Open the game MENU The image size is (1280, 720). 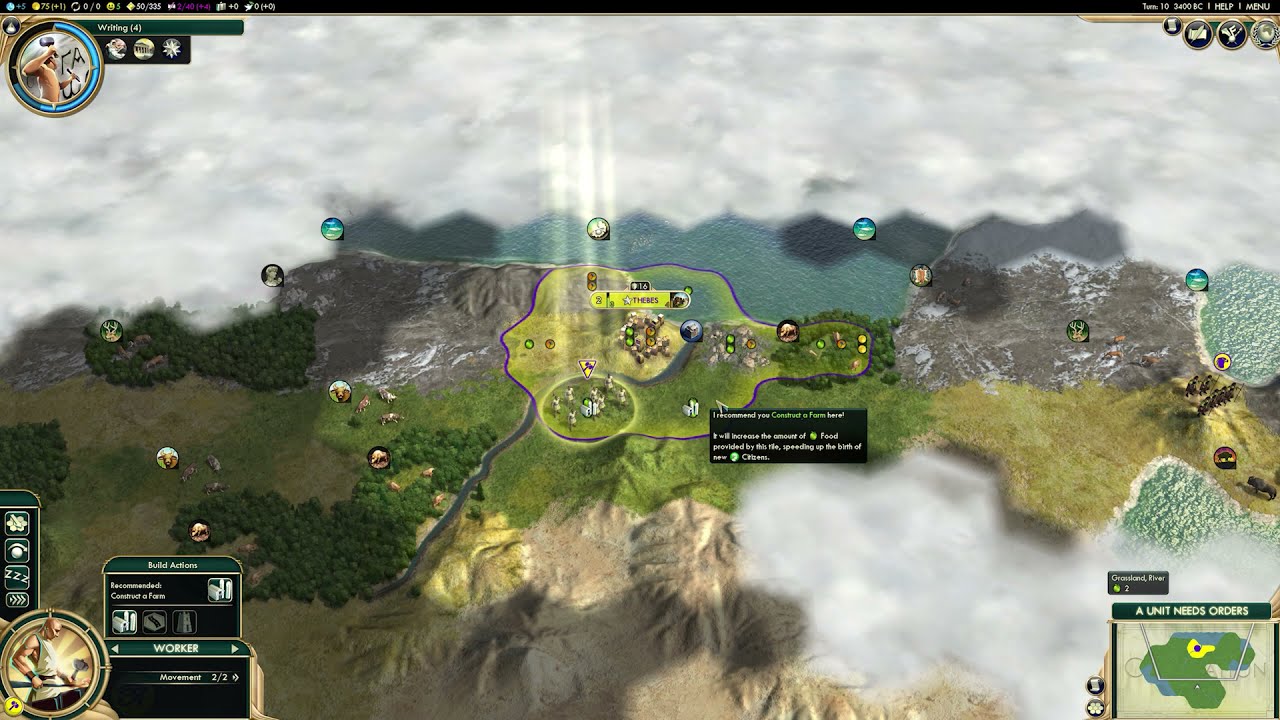point(1257,6)
